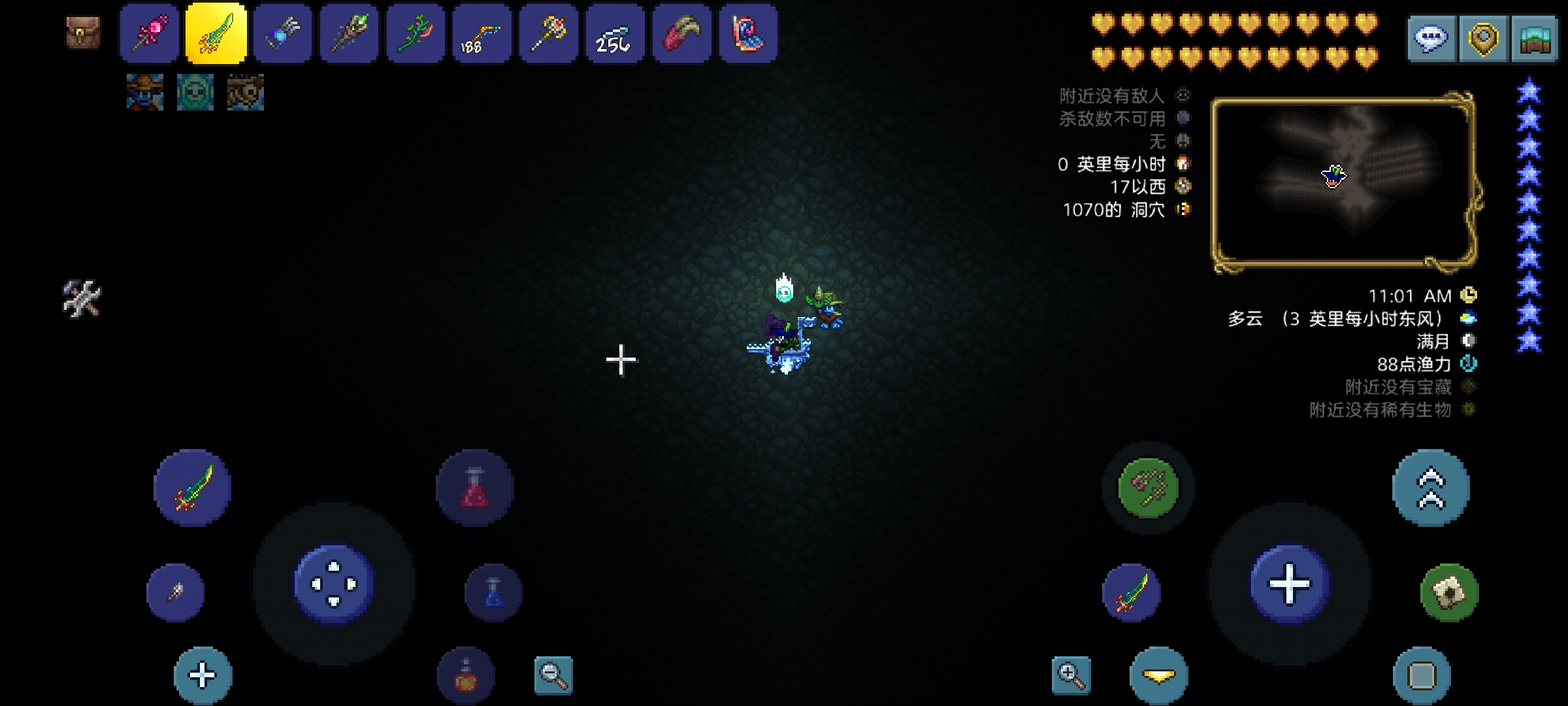Select the butterfly wings hotbar slot
The width and height of the screenshot is (1568, 706).
[x=748, y=33]
